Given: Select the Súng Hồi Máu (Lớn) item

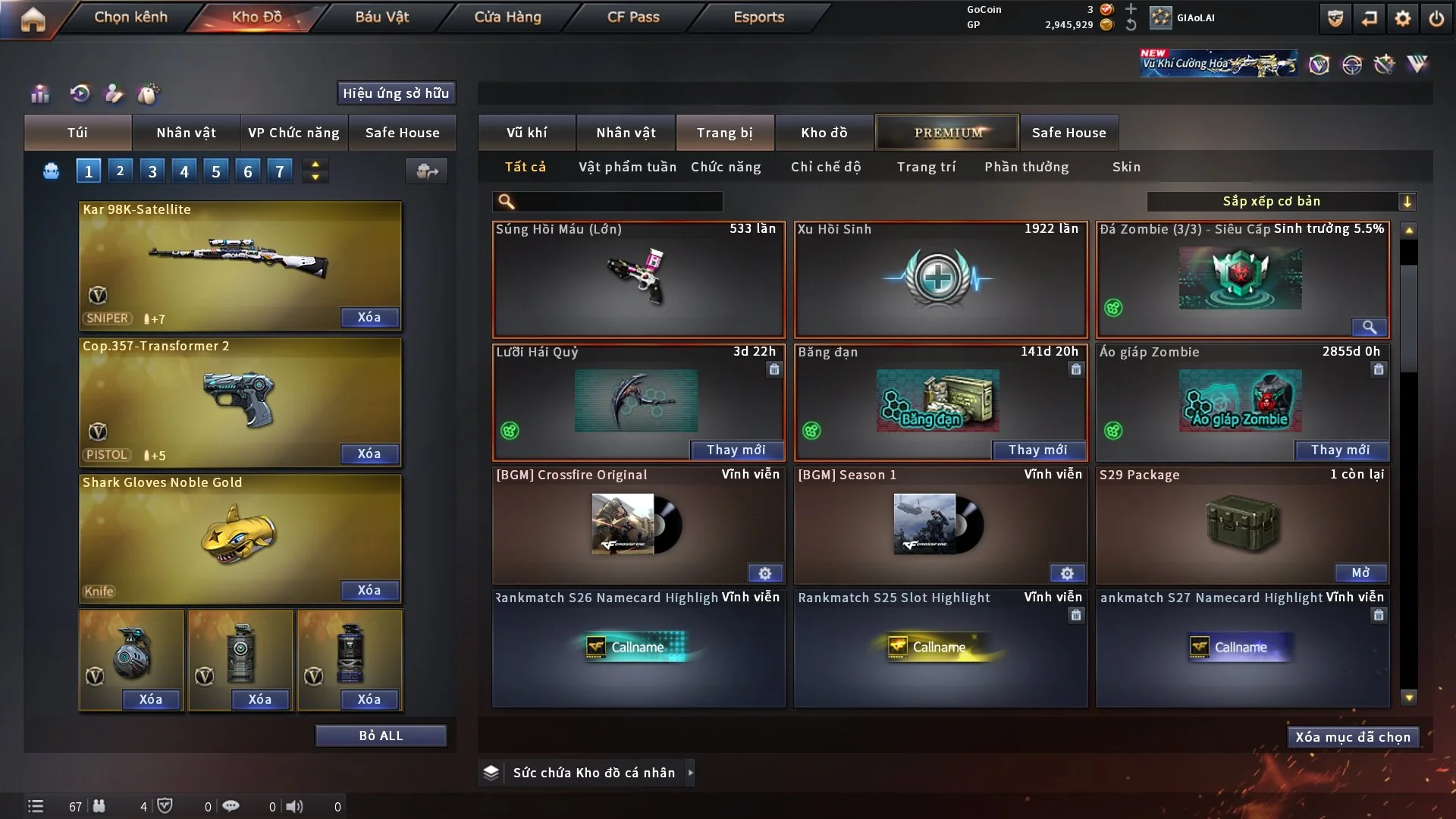Looking at the screenshot, I should [639, 279].
